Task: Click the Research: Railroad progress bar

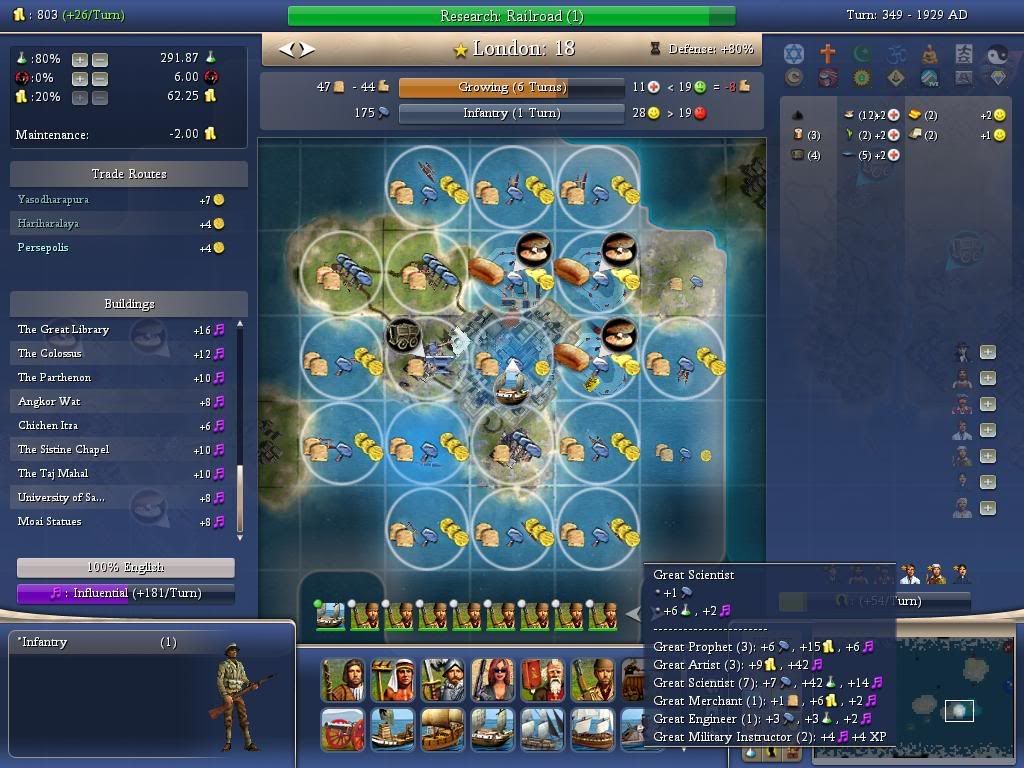Action: [x=511, y=16]
